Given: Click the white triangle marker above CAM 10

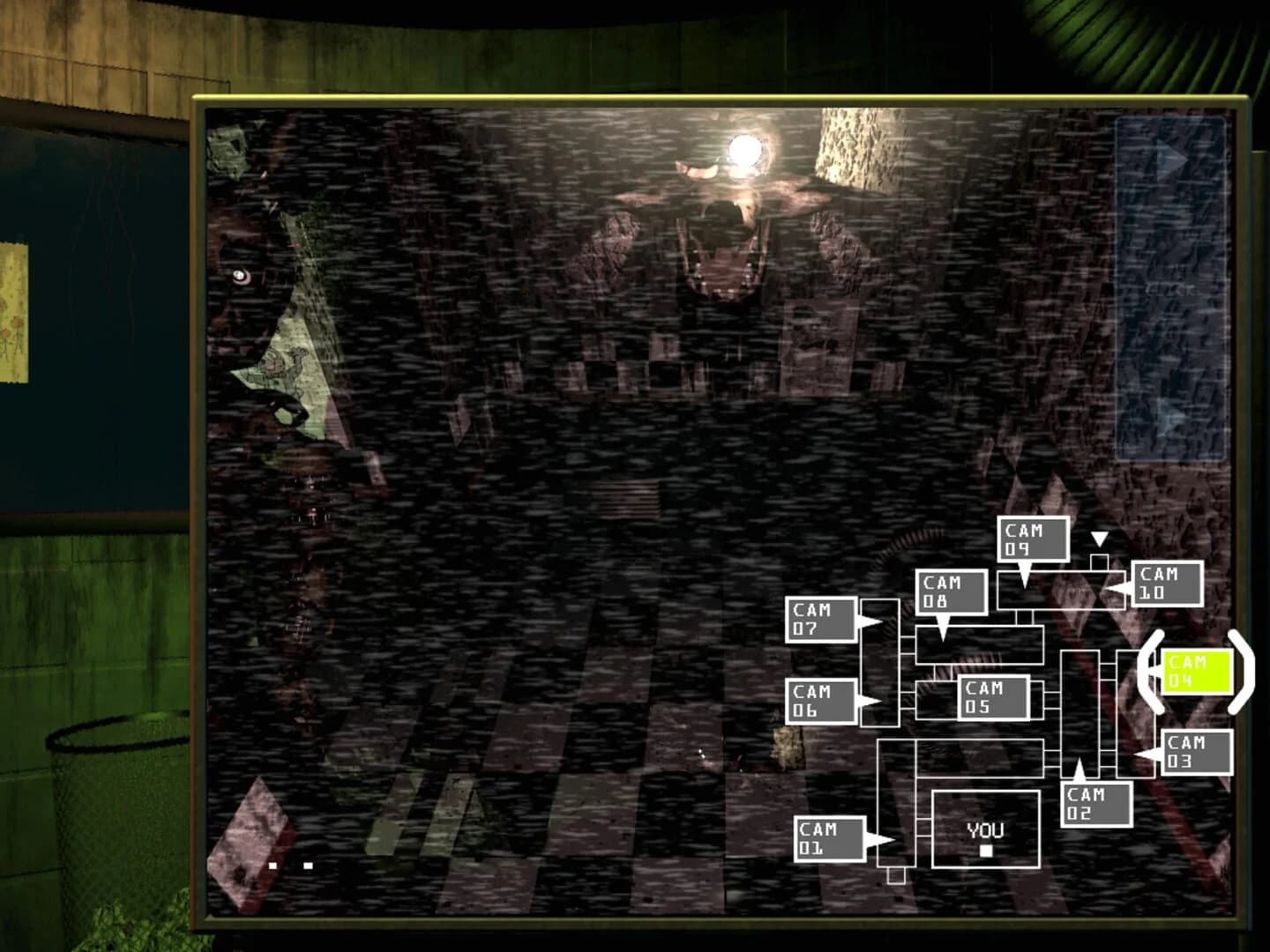Looking at the screenshot, I should point(1100,536).
